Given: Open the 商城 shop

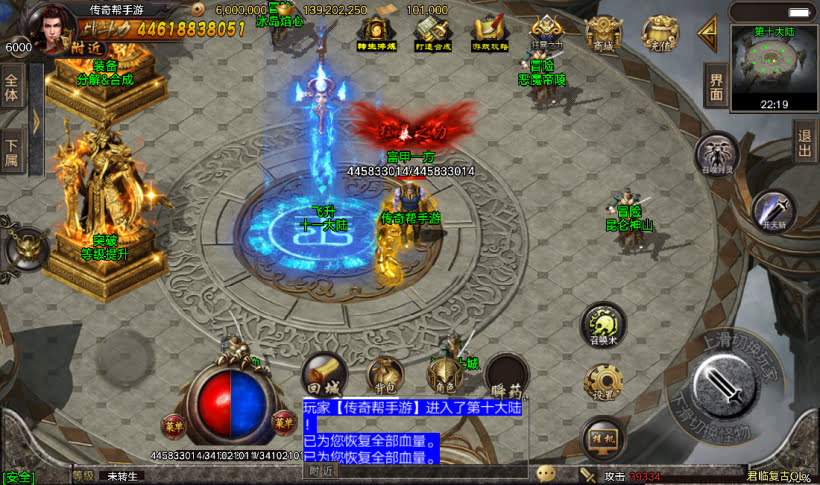Looking at the screenshot, I should point(604,33).
